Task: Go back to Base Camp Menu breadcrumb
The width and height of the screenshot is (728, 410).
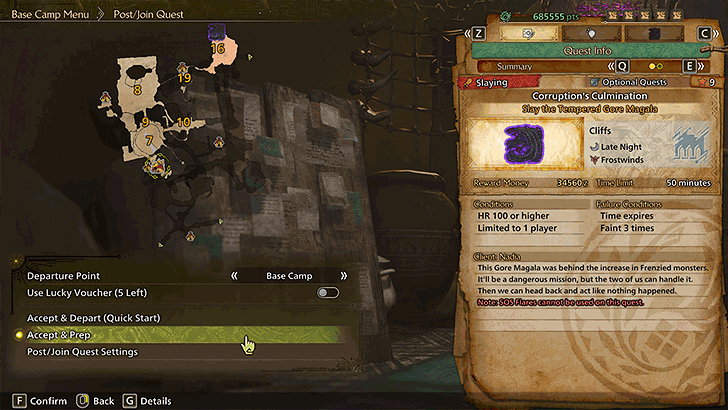Action: (x=50, y=15)
